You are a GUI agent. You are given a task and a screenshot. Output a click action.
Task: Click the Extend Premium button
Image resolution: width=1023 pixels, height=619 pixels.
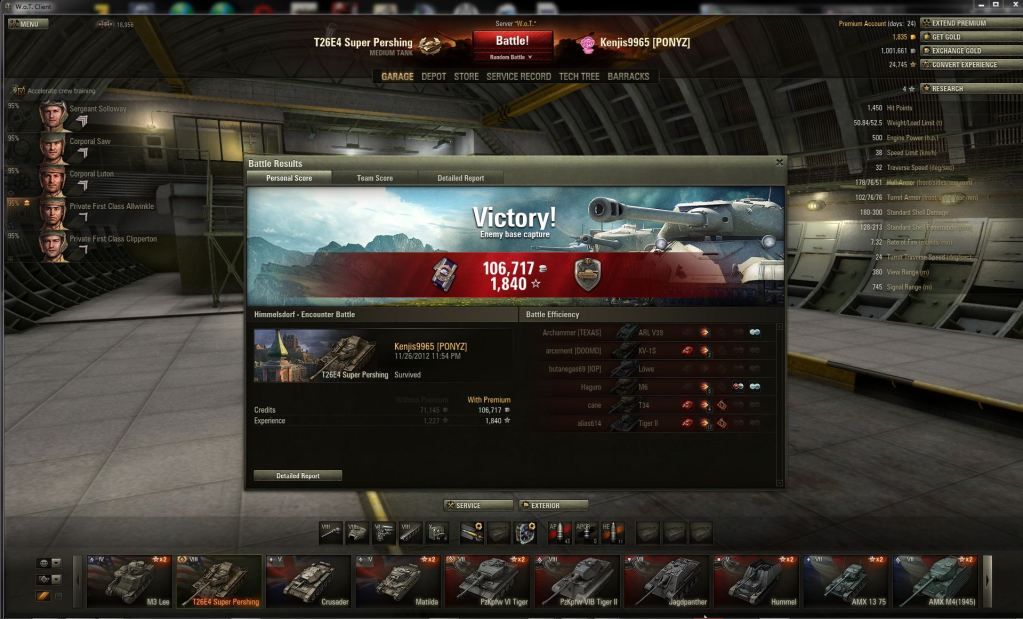[957, 23]
